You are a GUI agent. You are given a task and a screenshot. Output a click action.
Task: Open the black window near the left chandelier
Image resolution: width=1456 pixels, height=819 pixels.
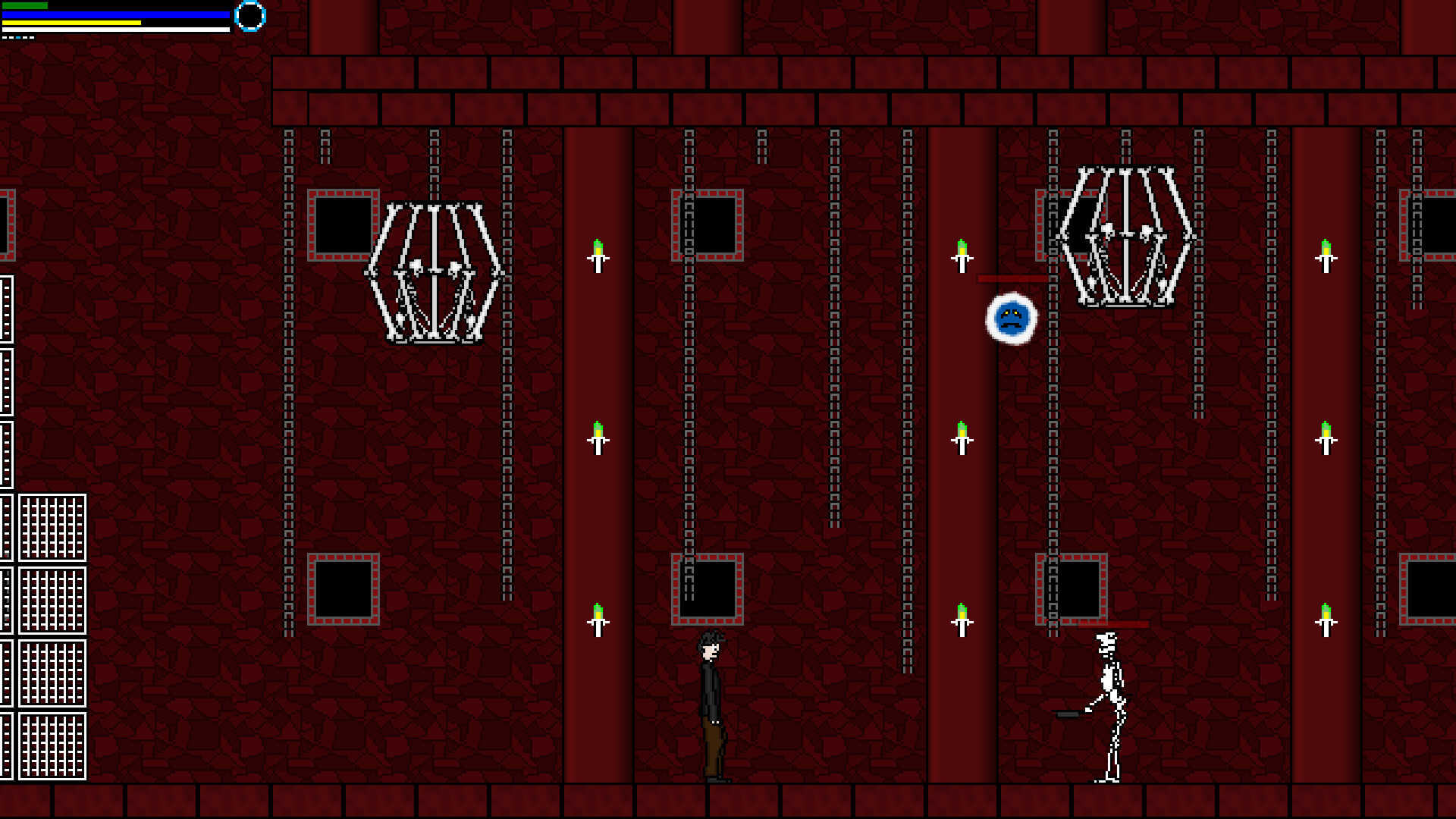[x=343, y=224]
